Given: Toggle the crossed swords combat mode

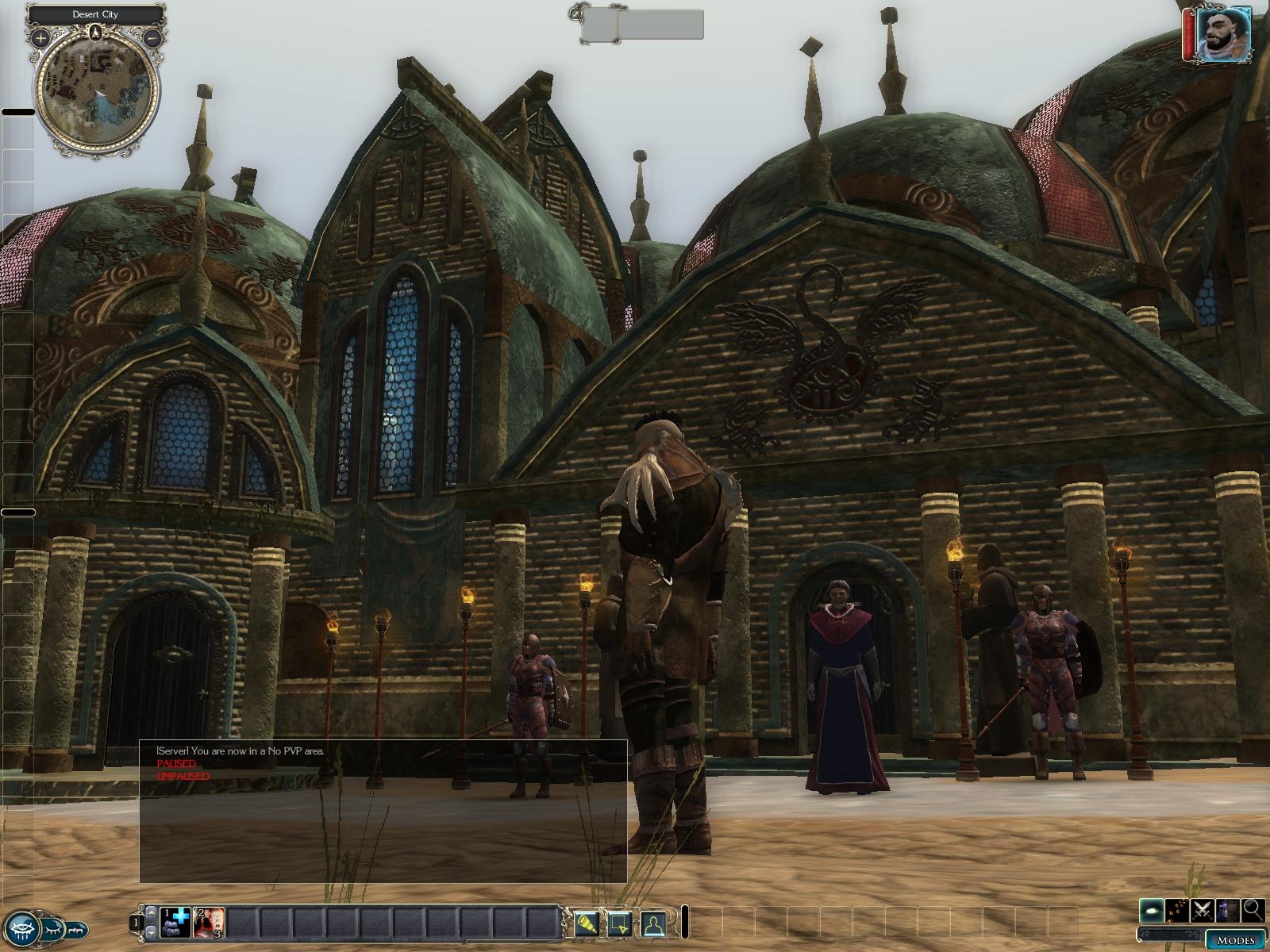Looking at the screenshot, I should (x=1203, y=910).
